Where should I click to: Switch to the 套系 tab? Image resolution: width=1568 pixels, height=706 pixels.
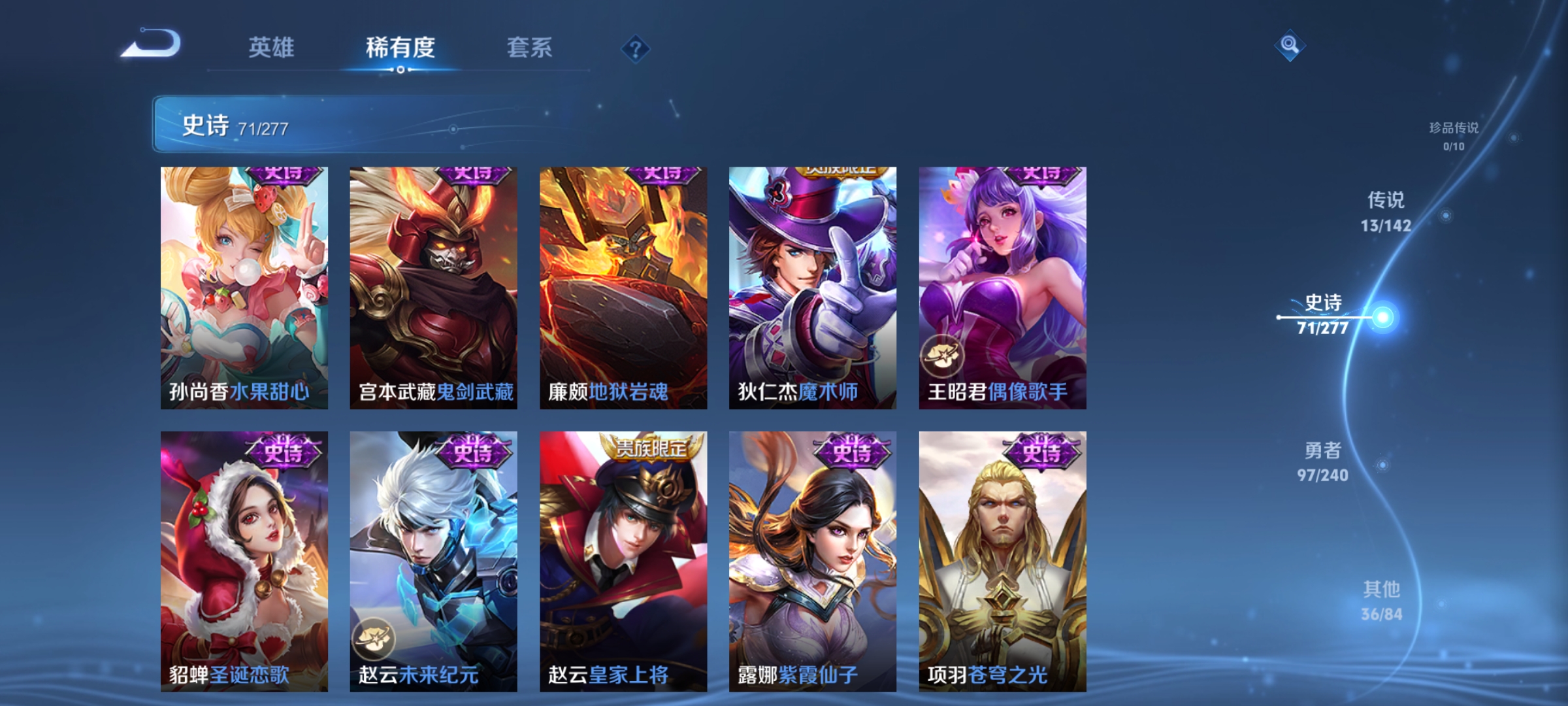(x=529, y=47)
